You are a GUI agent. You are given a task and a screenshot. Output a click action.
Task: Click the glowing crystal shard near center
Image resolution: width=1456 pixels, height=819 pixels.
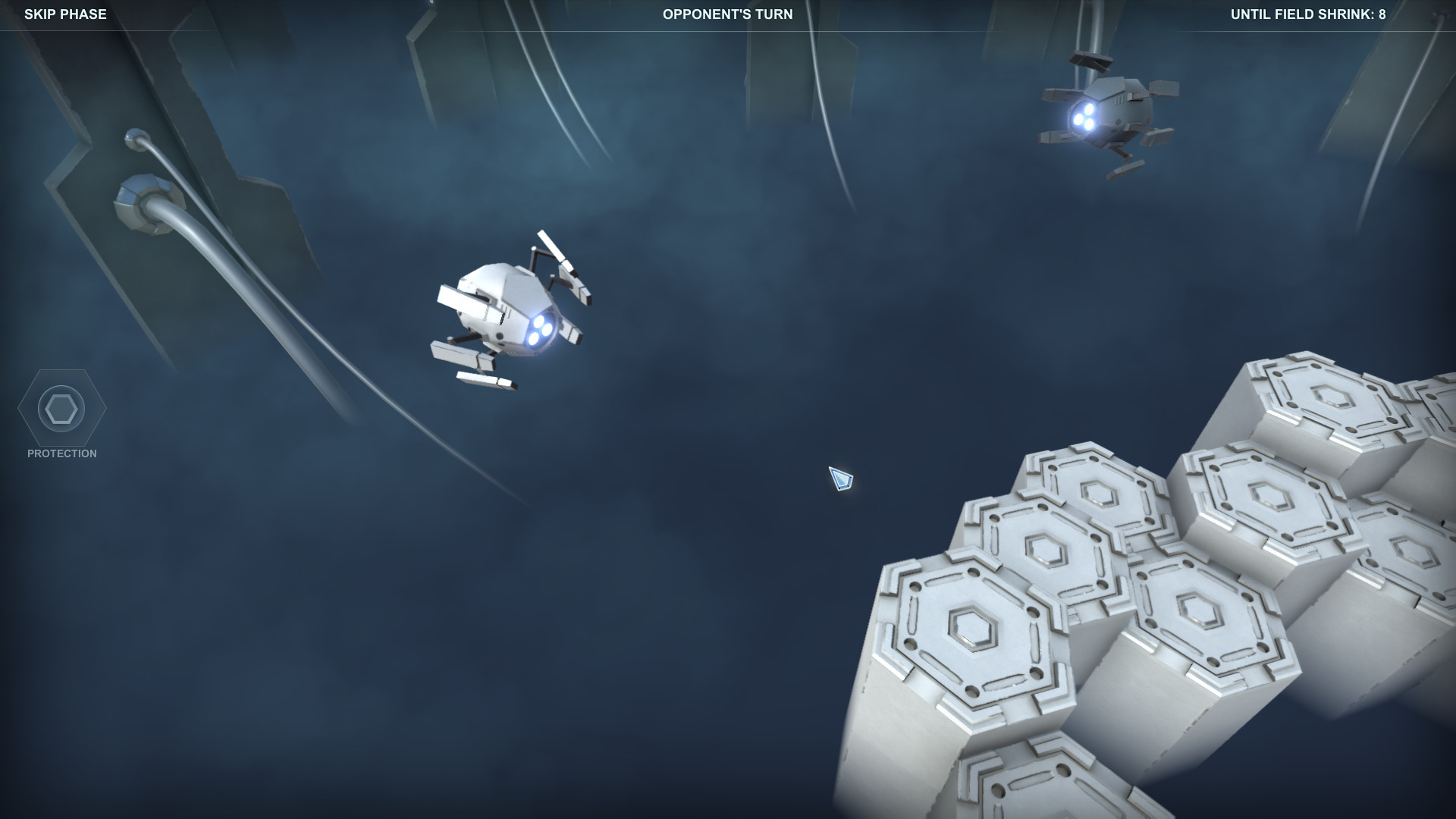[x=839, y=479]
